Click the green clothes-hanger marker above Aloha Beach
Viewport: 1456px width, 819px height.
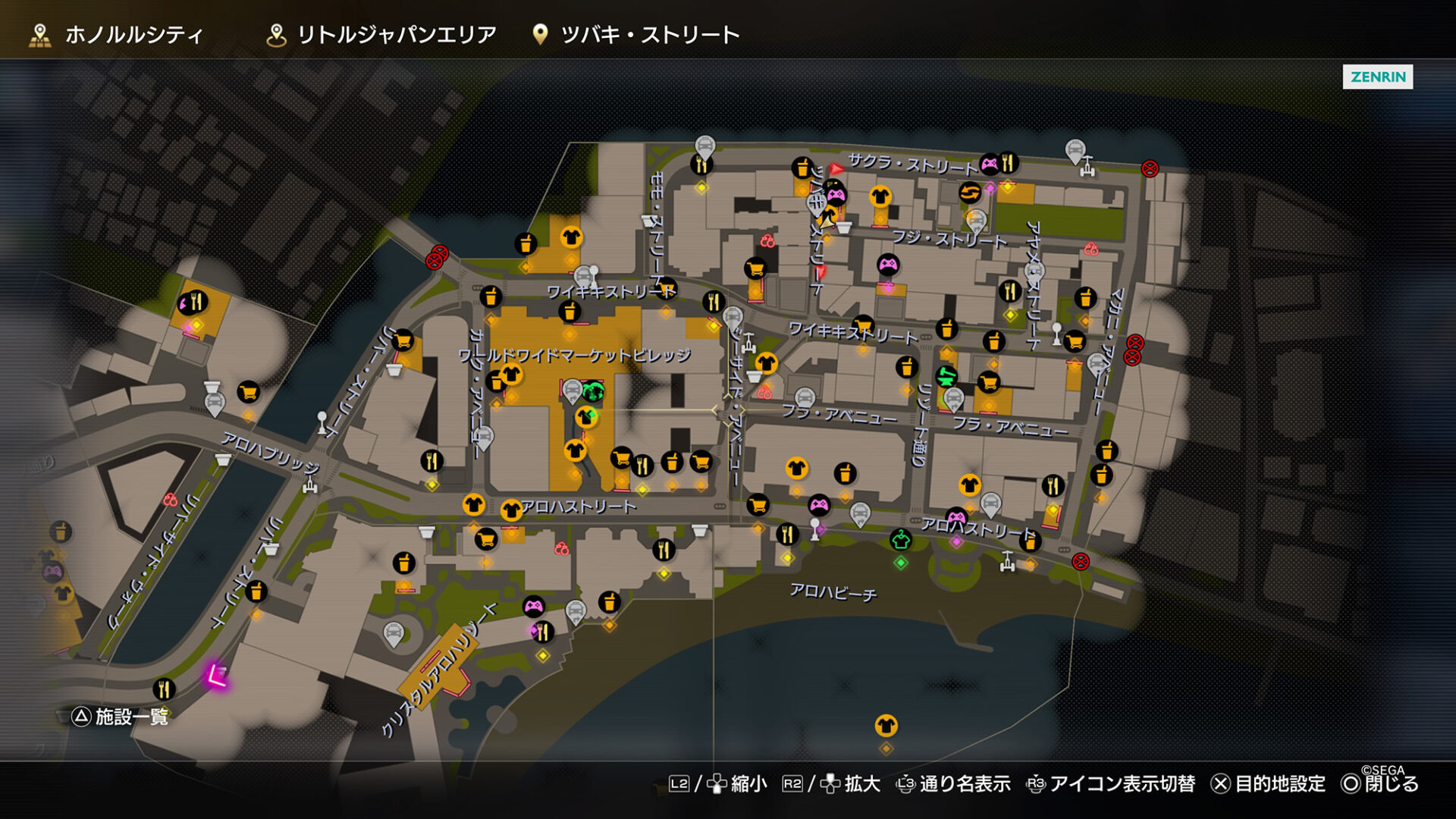900,540
